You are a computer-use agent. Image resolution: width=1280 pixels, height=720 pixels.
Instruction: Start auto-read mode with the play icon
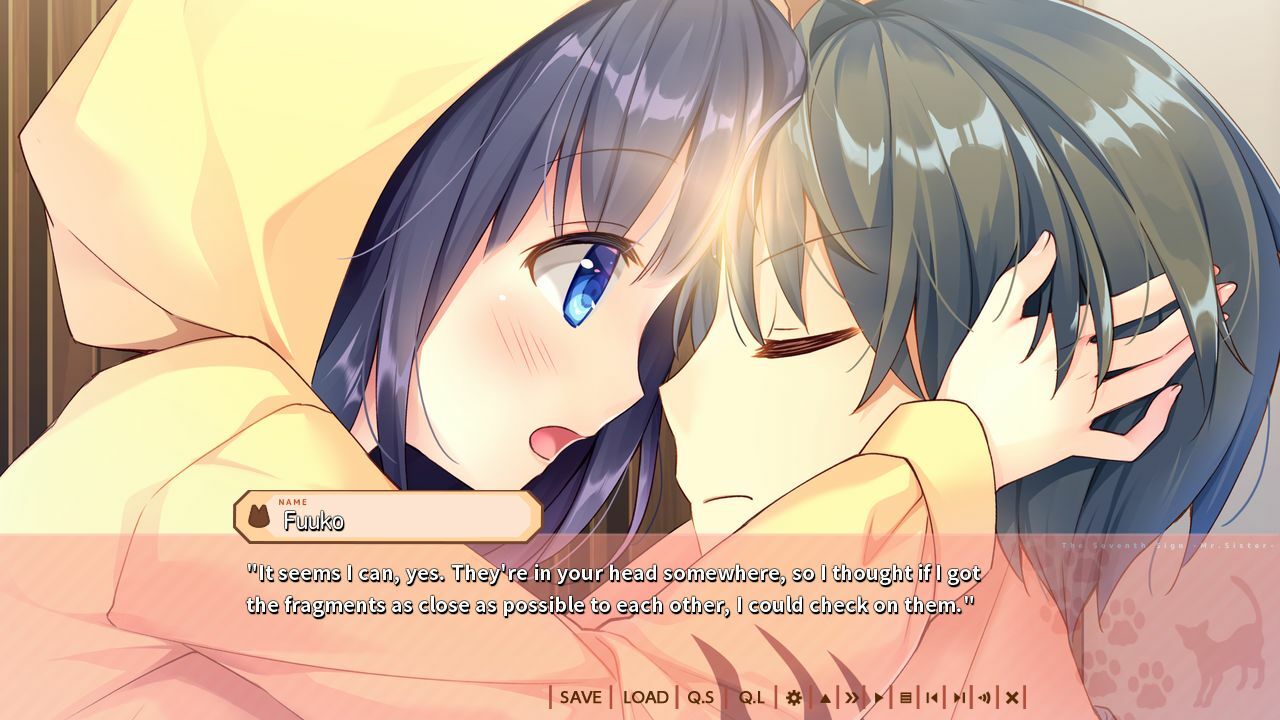coord(880,697)
